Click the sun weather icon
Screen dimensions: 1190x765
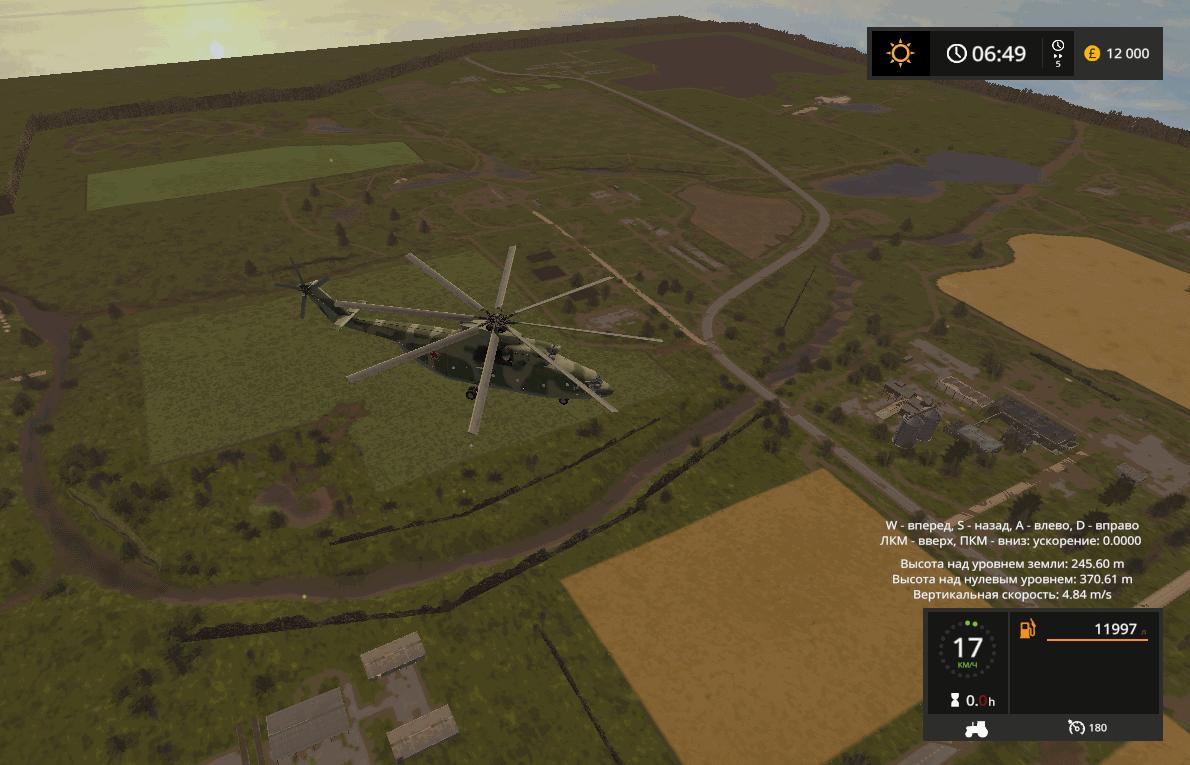[900, 53]
